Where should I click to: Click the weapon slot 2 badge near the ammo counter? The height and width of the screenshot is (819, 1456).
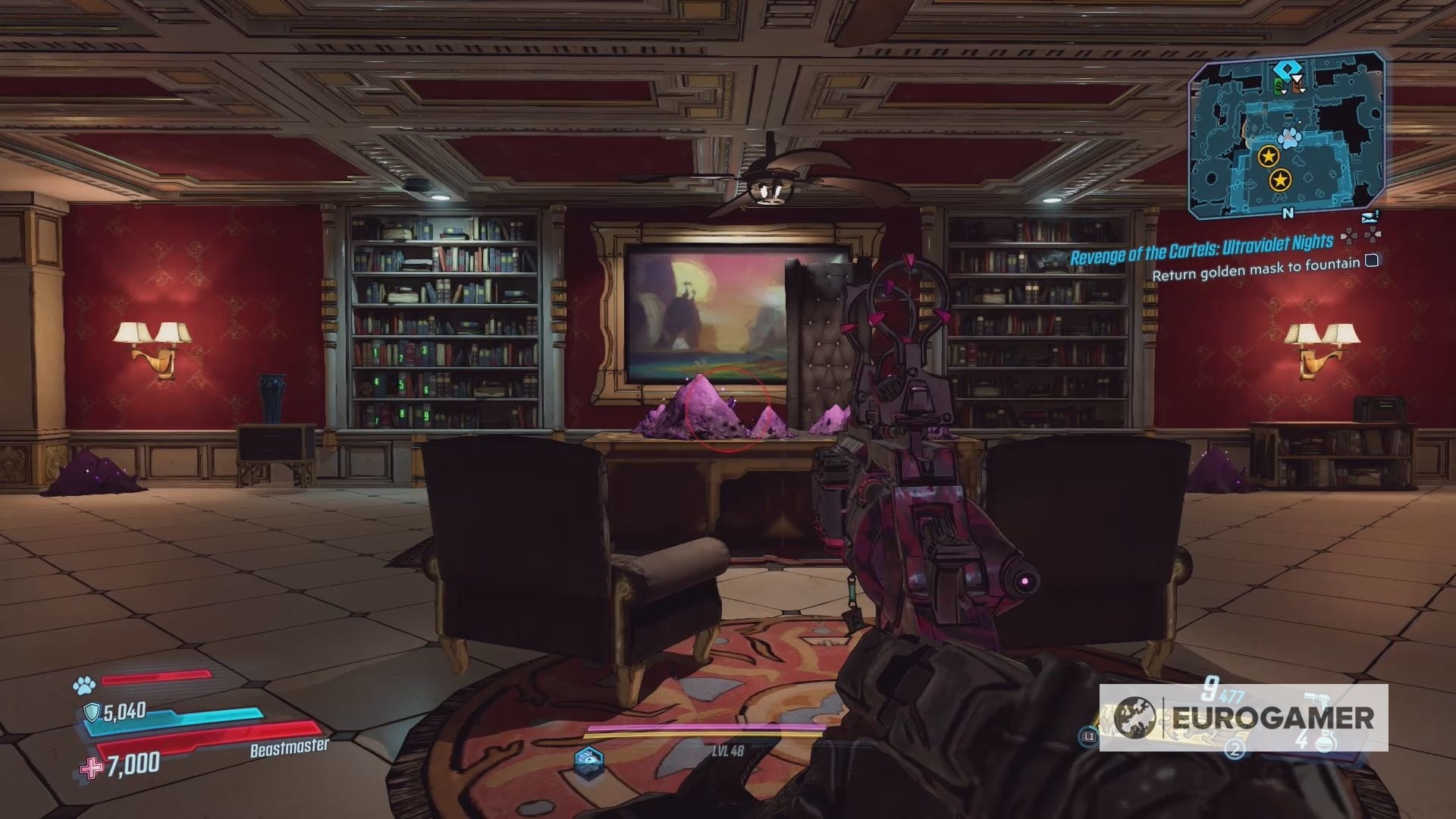click(x=1235, y=751)
